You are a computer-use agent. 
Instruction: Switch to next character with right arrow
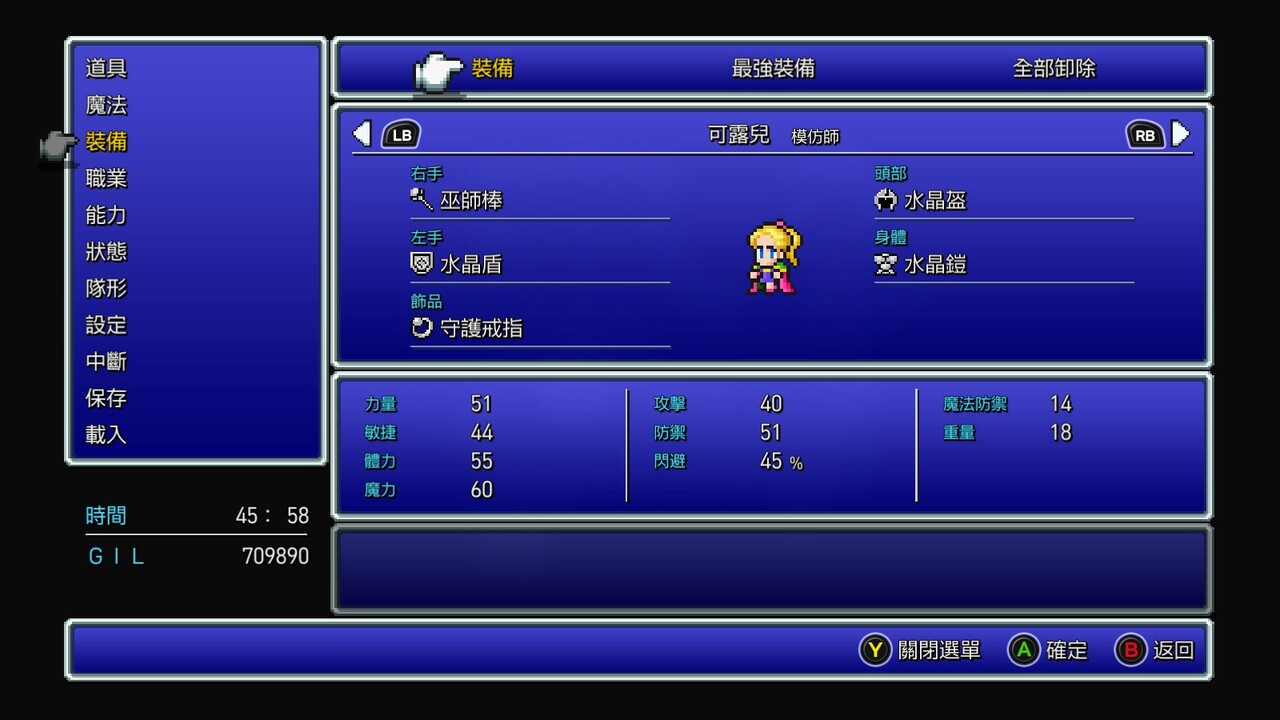tap(1181, 134)
